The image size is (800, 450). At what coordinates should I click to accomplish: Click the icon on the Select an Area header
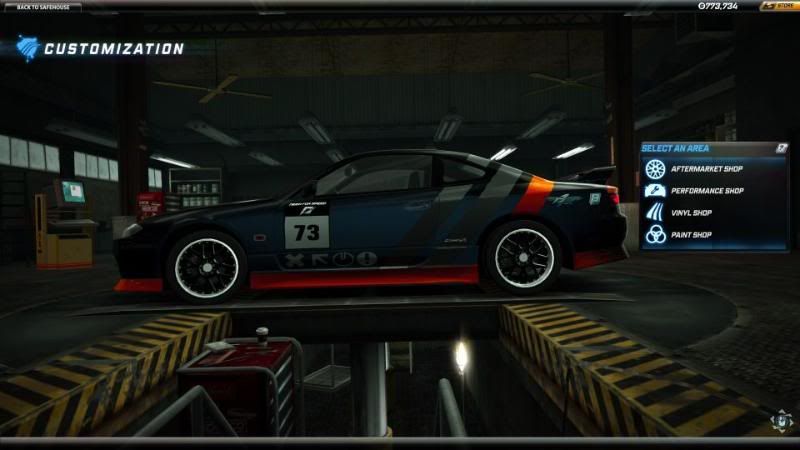pos(780,148)
